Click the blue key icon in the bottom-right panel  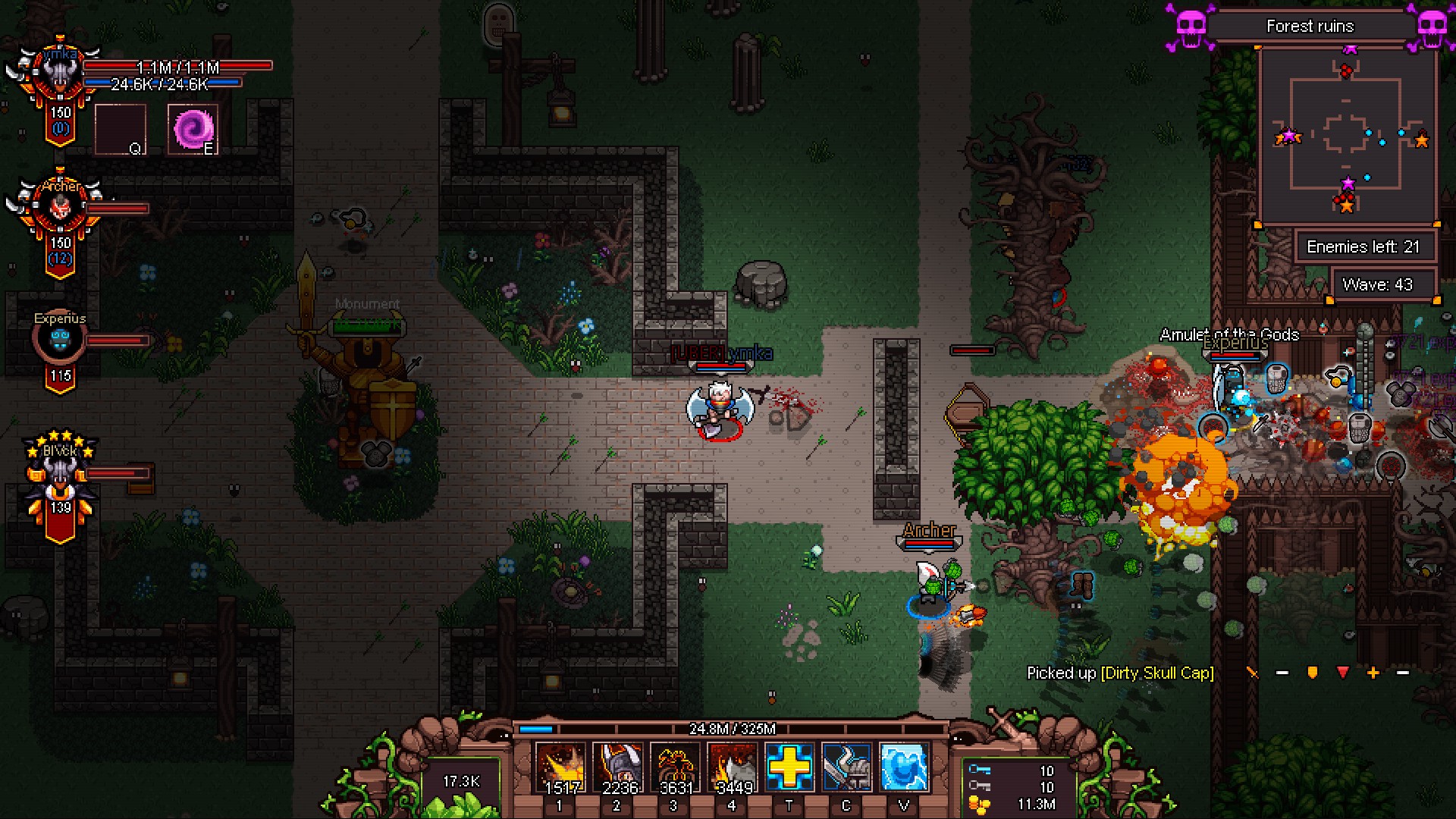coord(980,769)
